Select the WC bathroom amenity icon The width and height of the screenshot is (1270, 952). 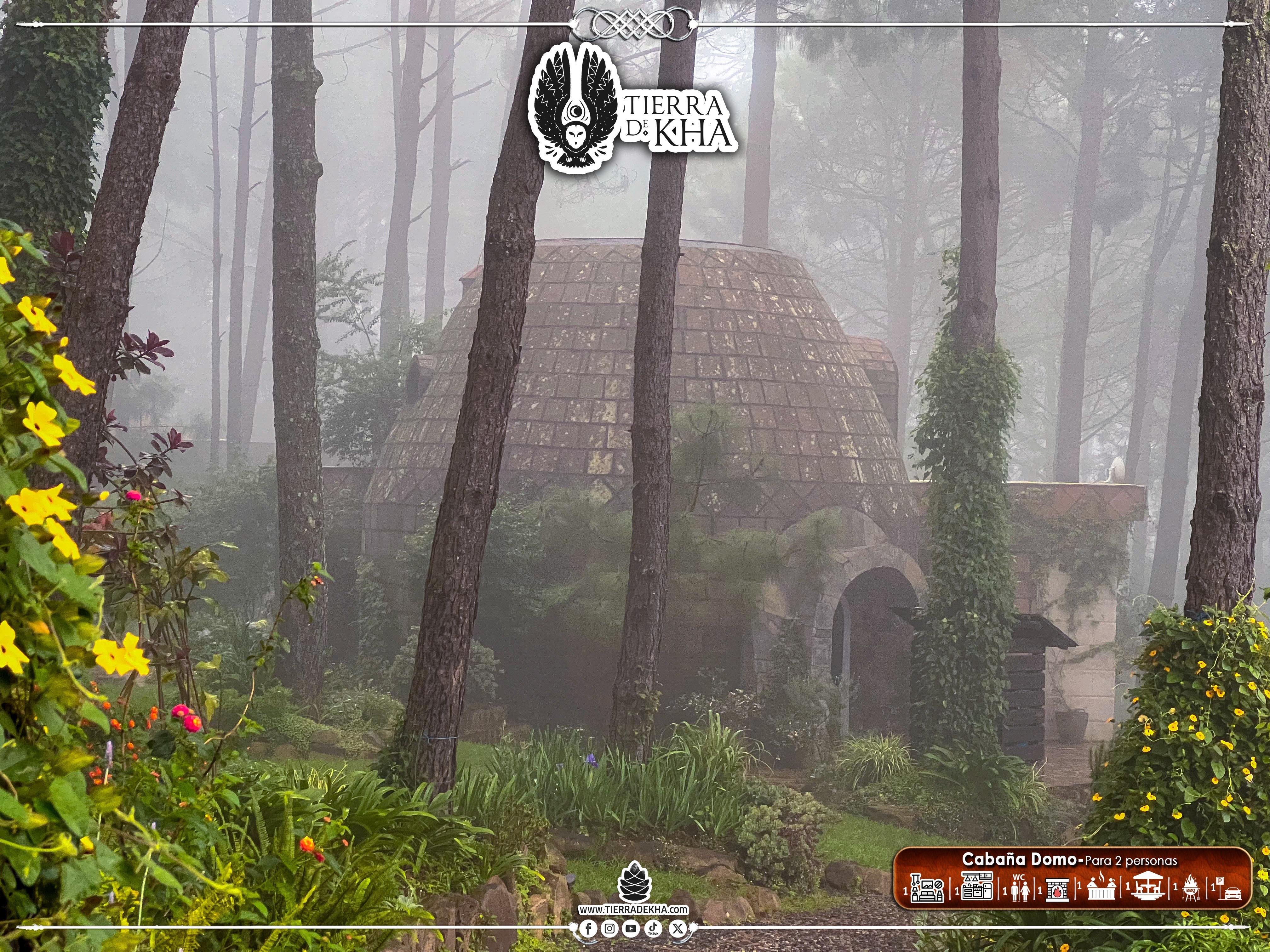coord(1019,889)
